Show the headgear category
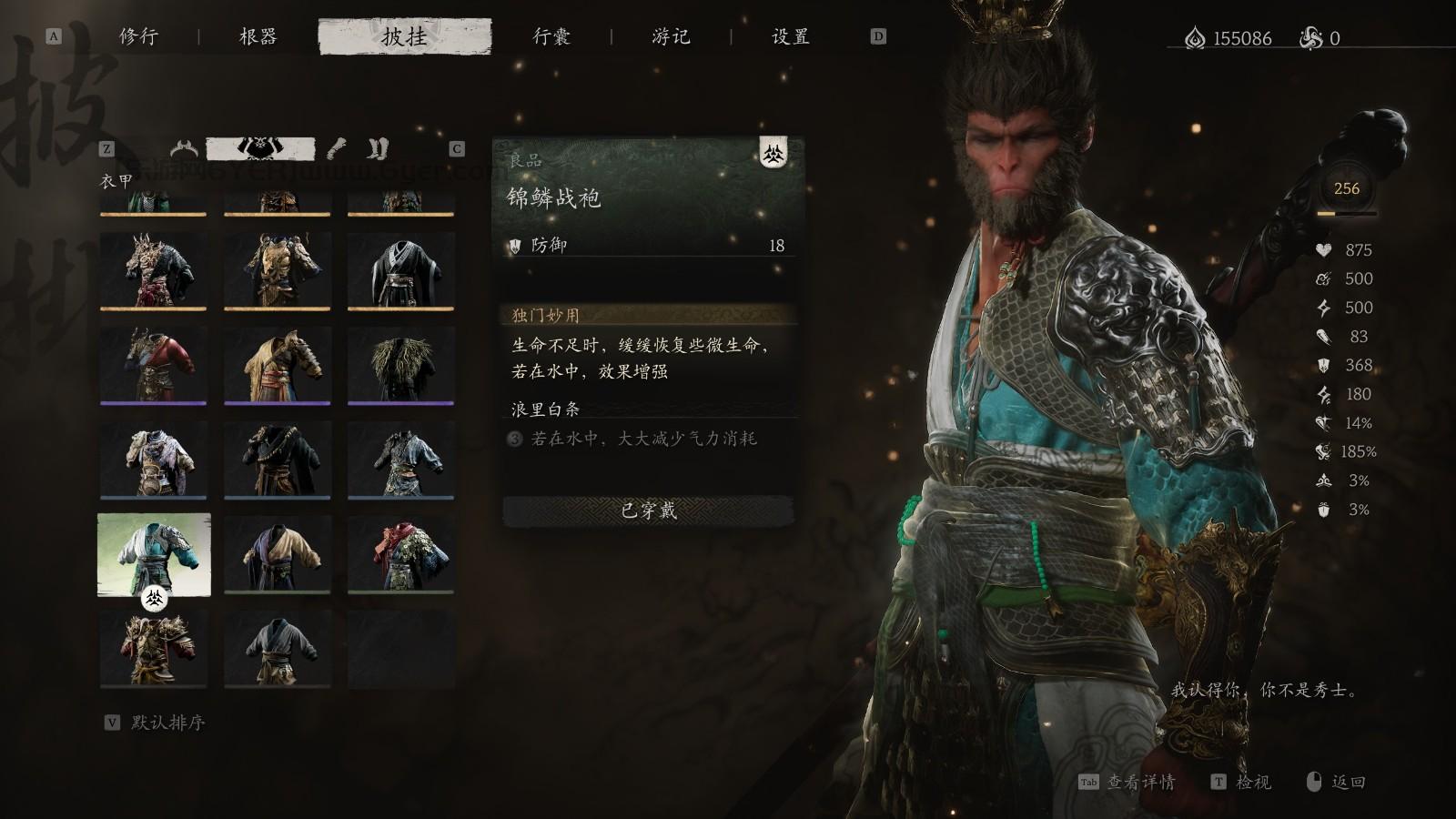 (185, 148)
